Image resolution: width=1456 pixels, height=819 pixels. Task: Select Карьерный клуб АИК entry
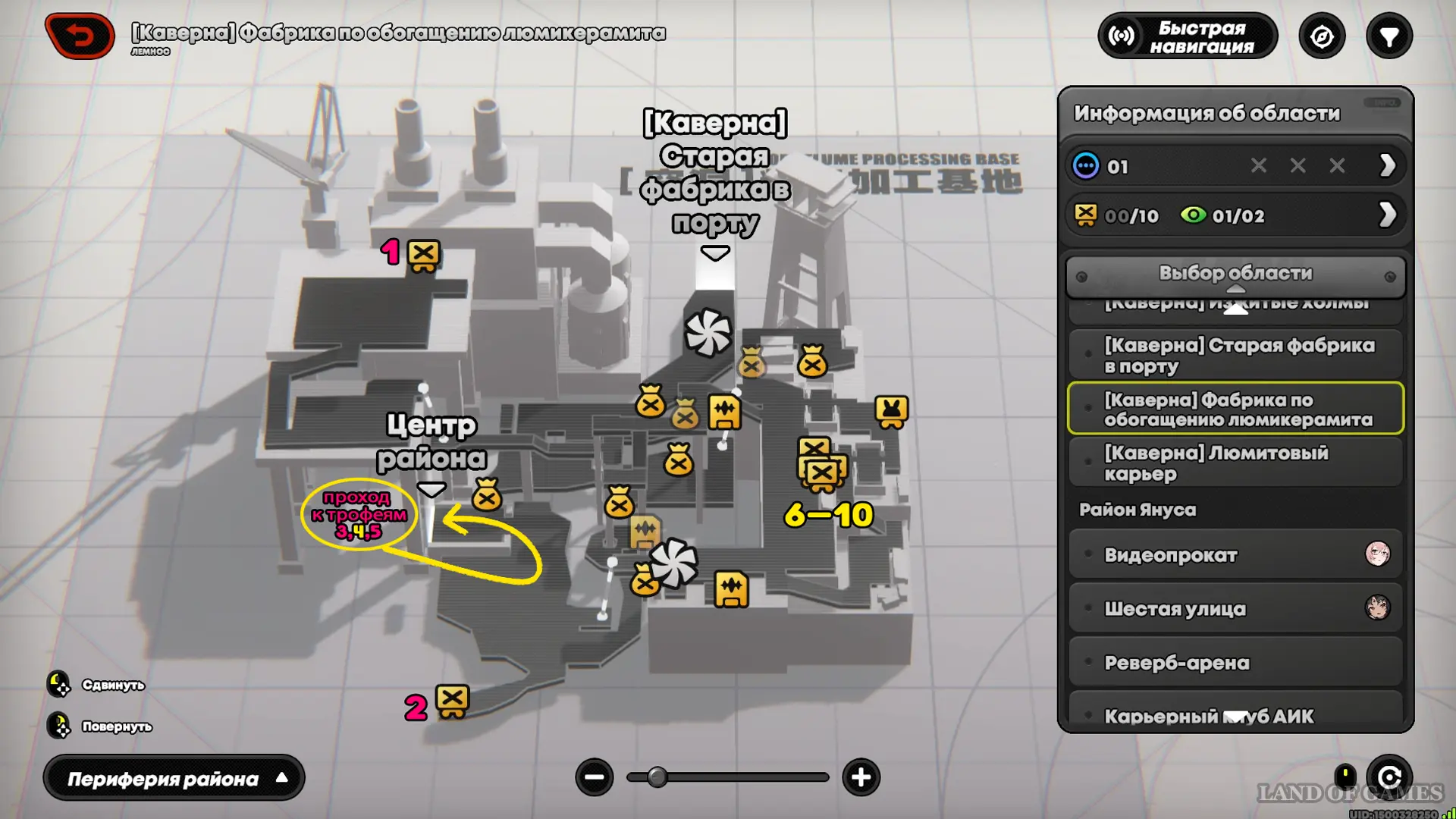[1235, 714]
